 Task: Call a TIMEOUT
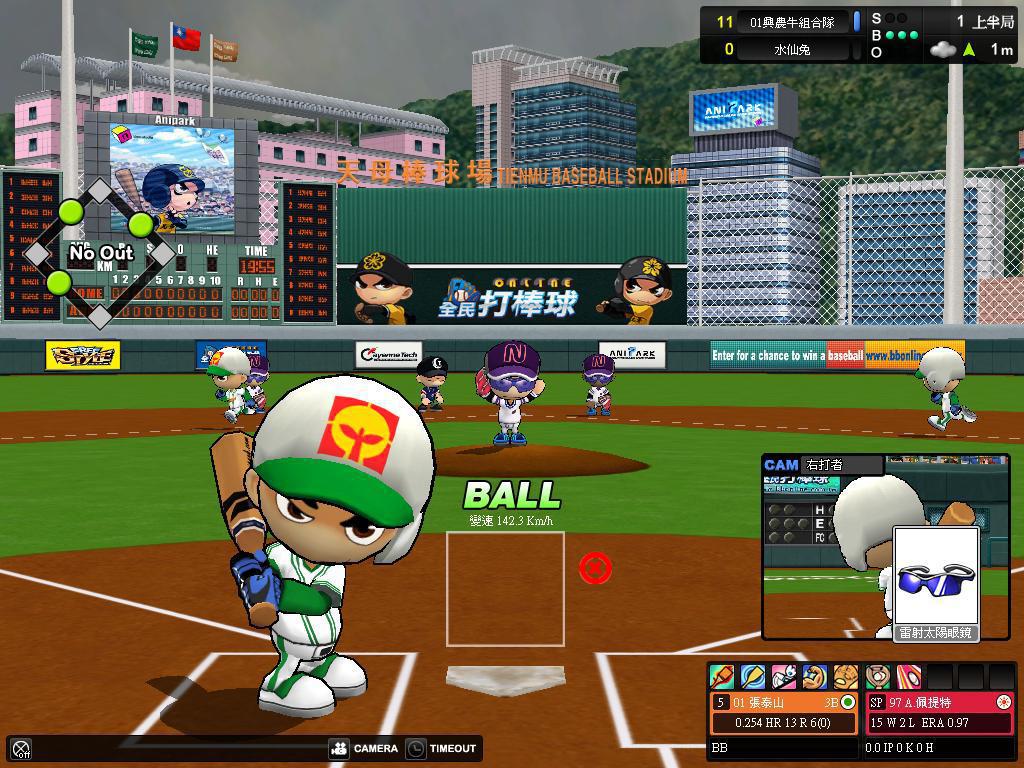442,748
